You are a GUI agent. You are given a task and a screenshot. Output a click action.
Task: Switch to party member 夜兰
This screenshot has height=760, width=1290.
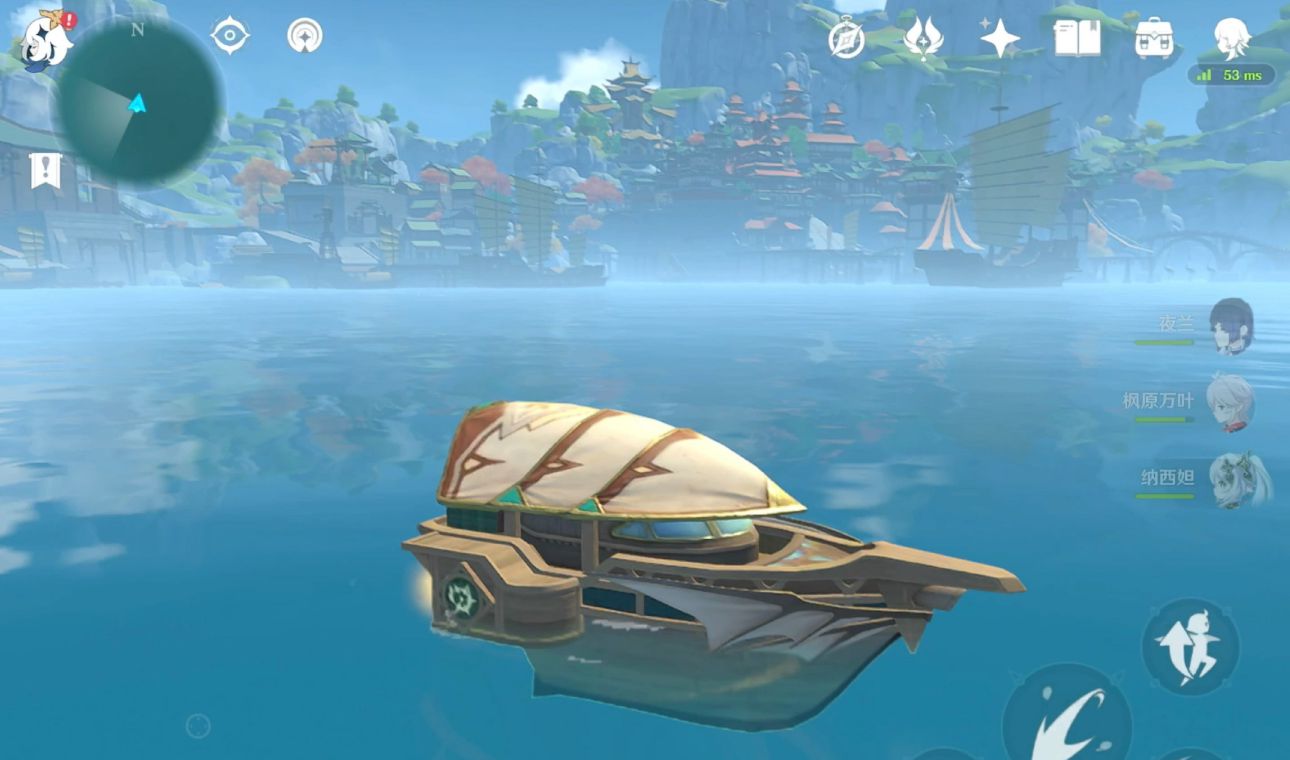(x=1230, y=326)
